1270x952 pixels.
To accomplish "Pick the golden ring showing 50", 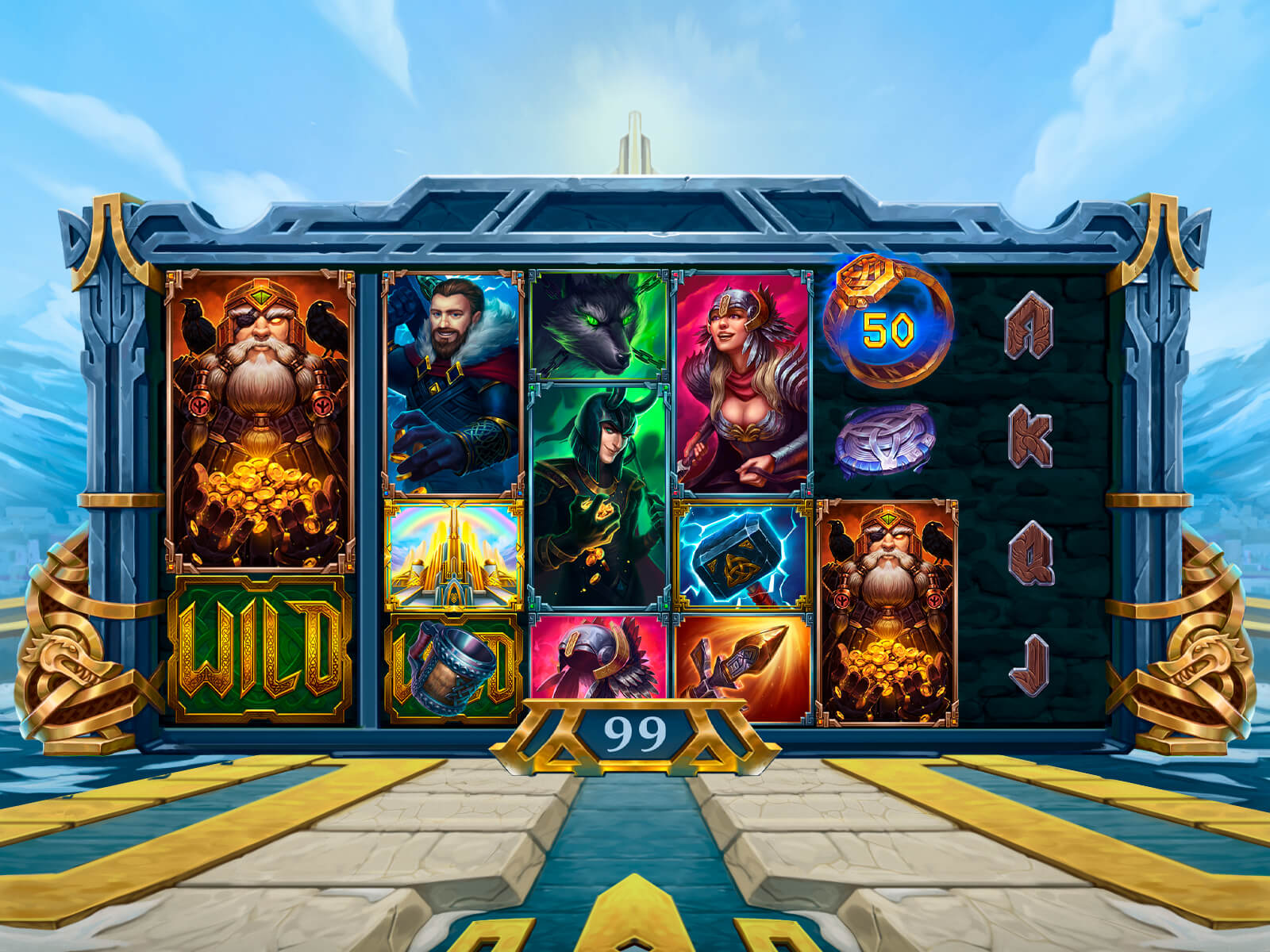I will coord(887,321).
